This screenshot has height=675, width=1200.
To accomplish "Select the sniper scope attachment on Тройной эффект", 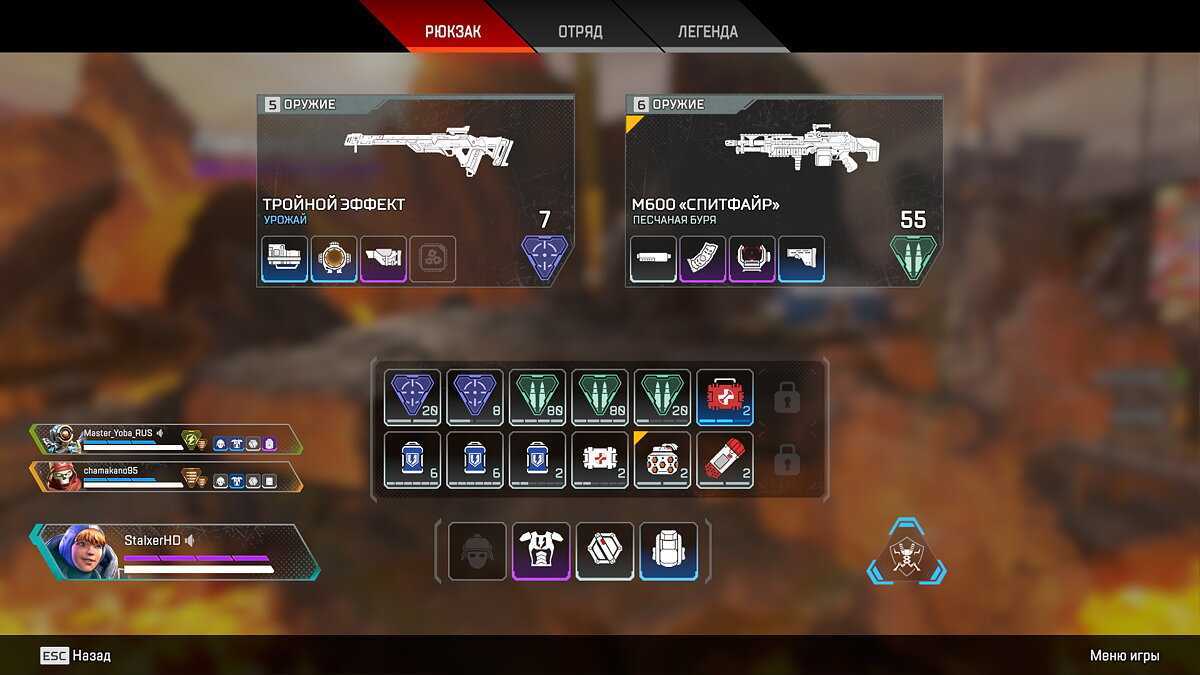I will click(334, 259).
